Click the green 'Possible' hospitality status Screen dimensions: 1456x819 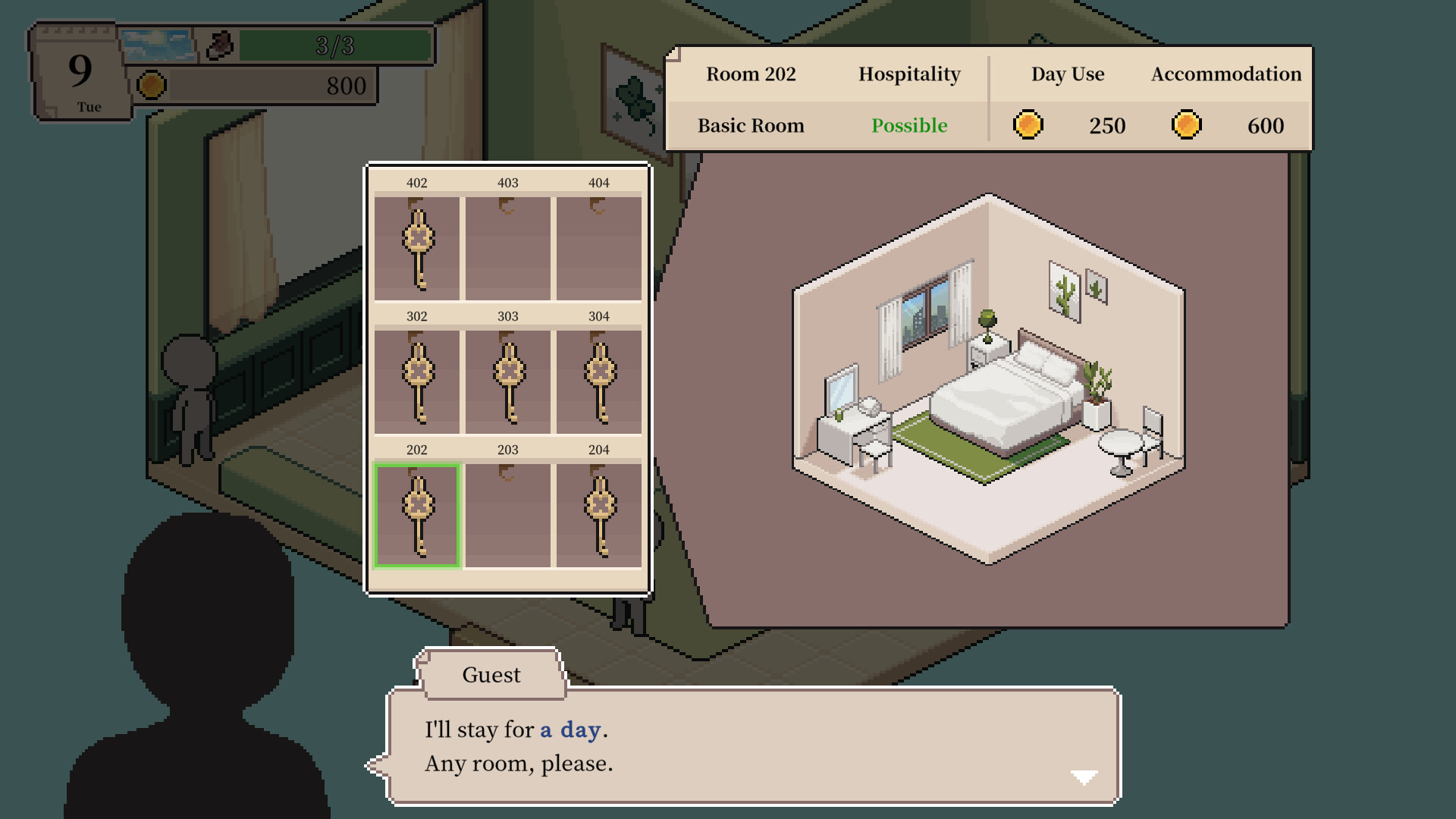pos(909,126)
